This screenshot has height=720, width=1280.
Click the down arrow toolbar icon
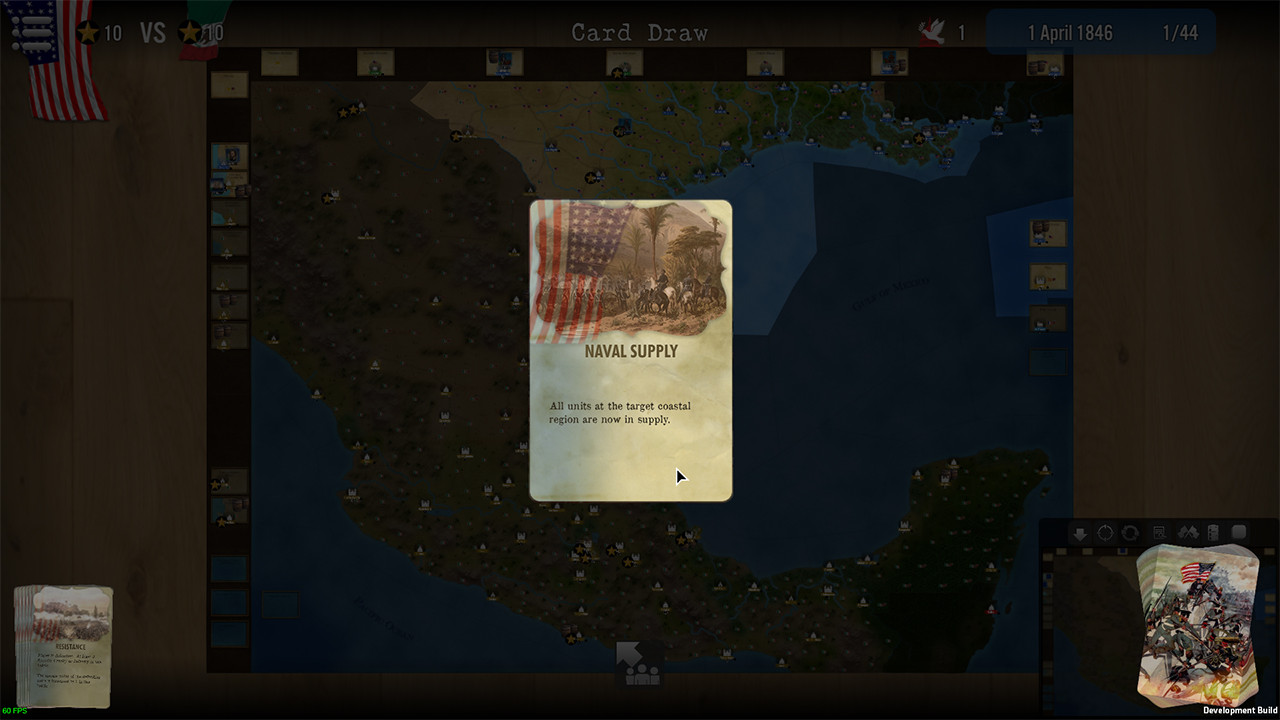(x=1080, y=533)
